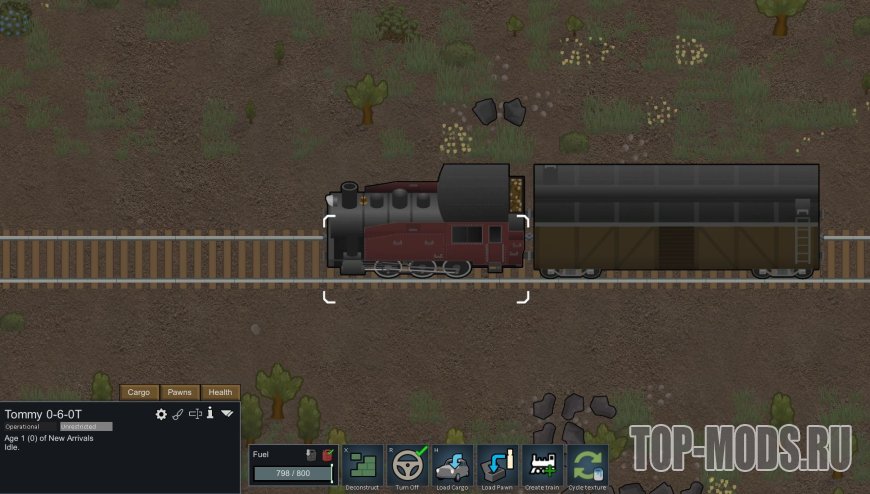Click the grey fuel canister icon

[x=310, y=455]
